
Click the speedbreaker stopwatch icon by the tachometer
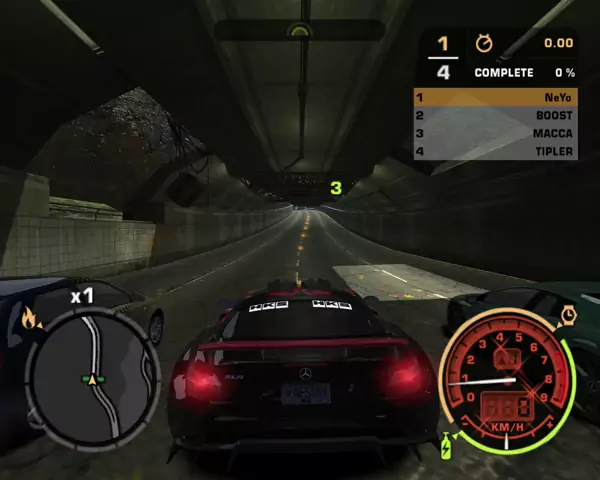click(x=569, y=314)
